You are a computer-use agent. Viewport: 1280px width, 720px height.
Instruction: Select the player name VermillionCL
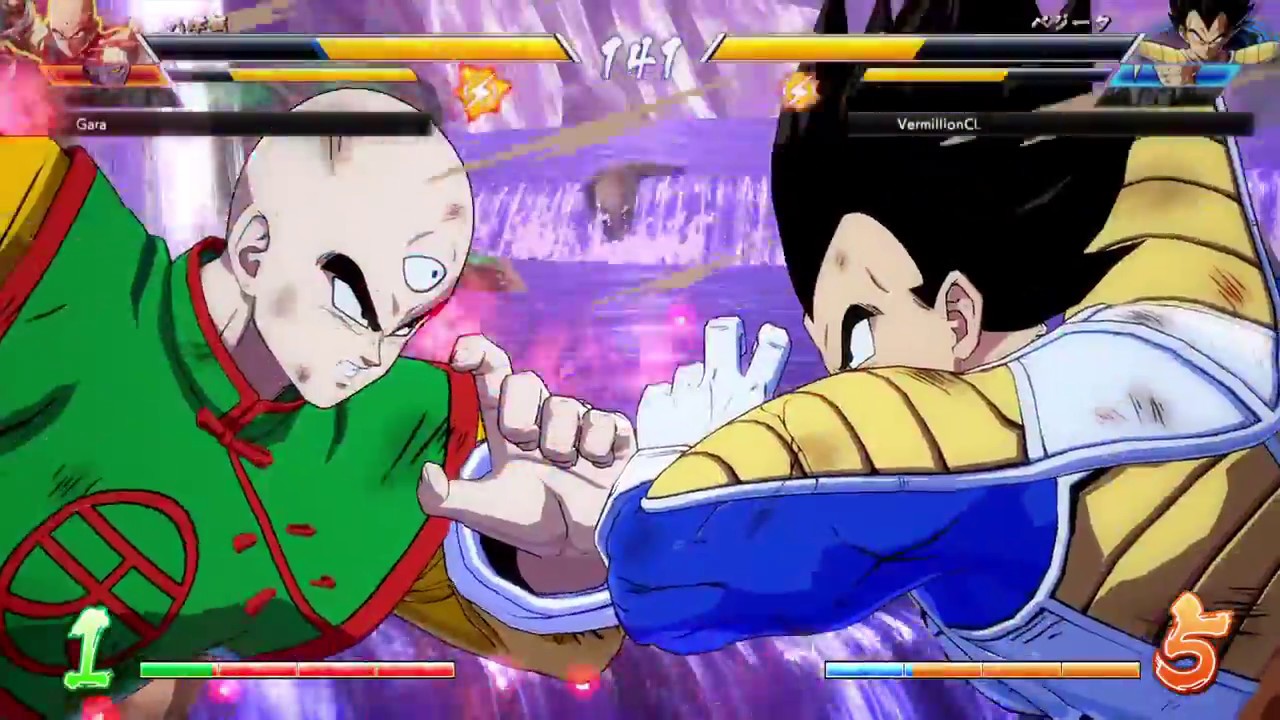click(x=938, y=125)
